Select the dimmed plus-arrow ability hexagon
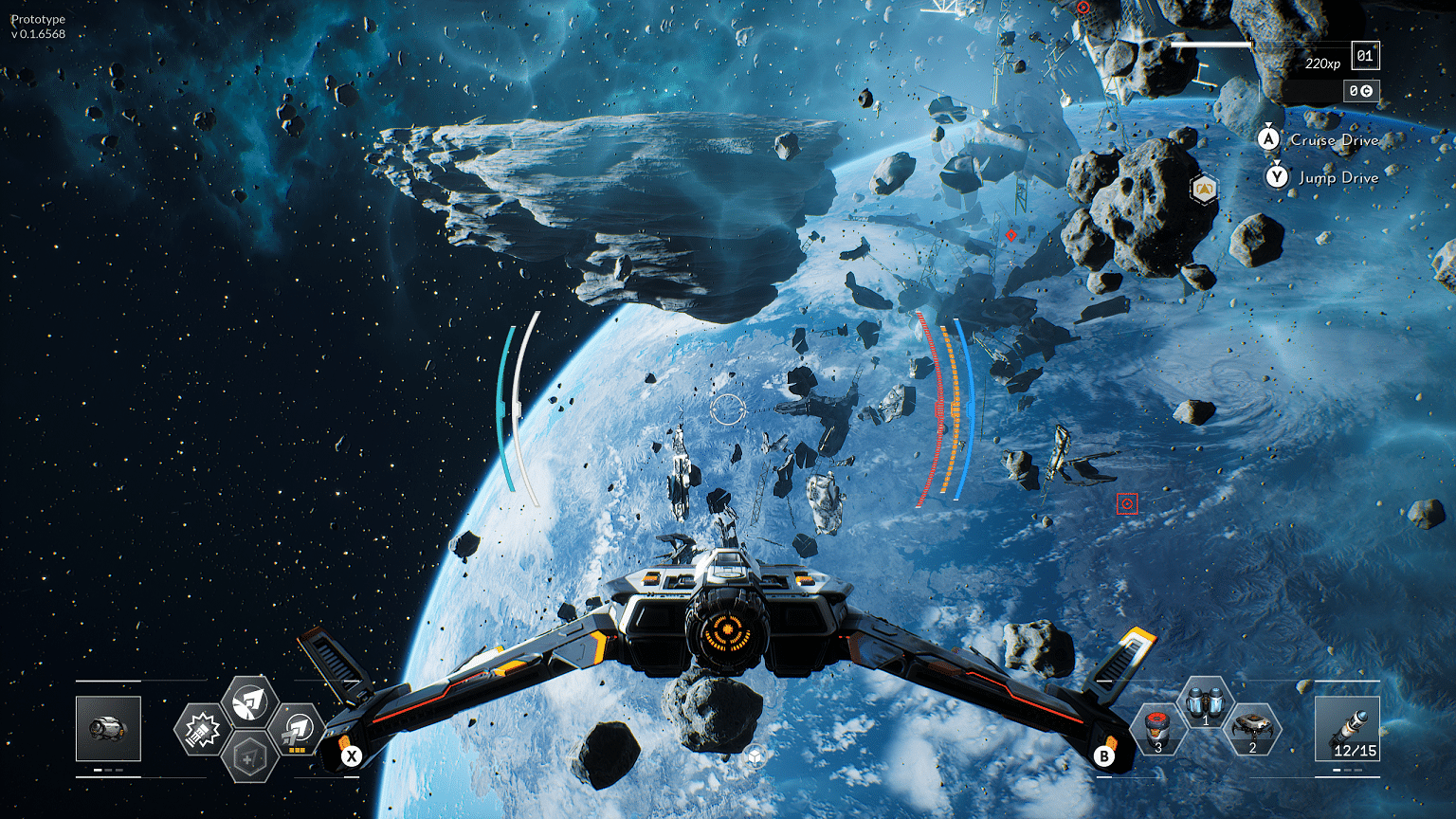 coord(249,757)
